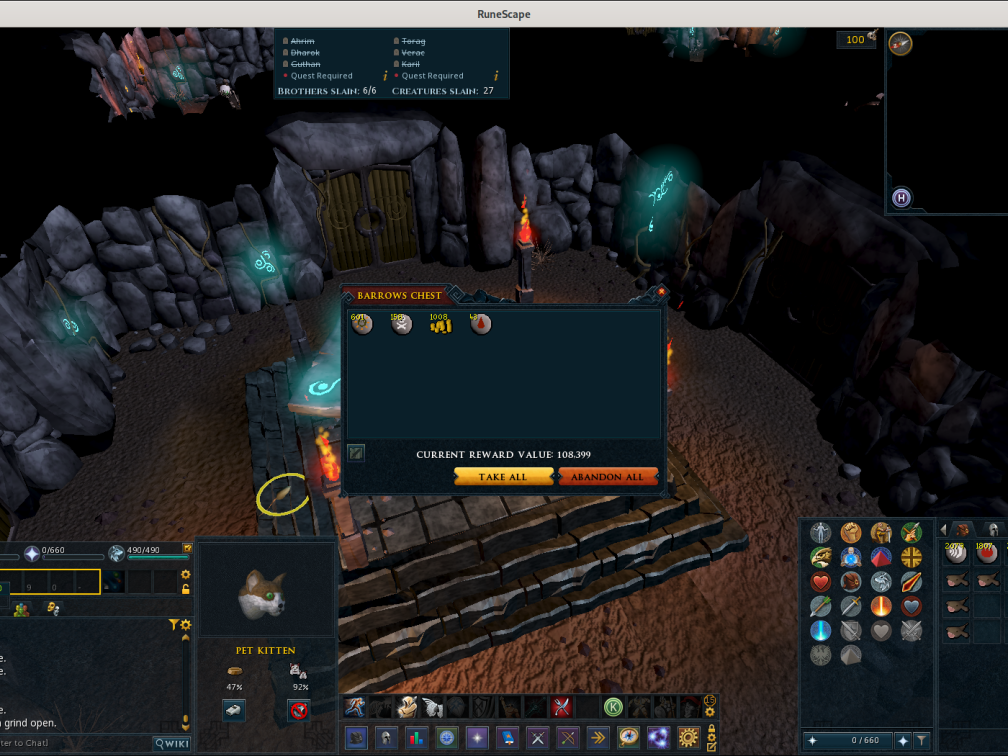Open the gold gear settings in ribbon
The image size is (1008, 756).
click(x=687, y=738)
